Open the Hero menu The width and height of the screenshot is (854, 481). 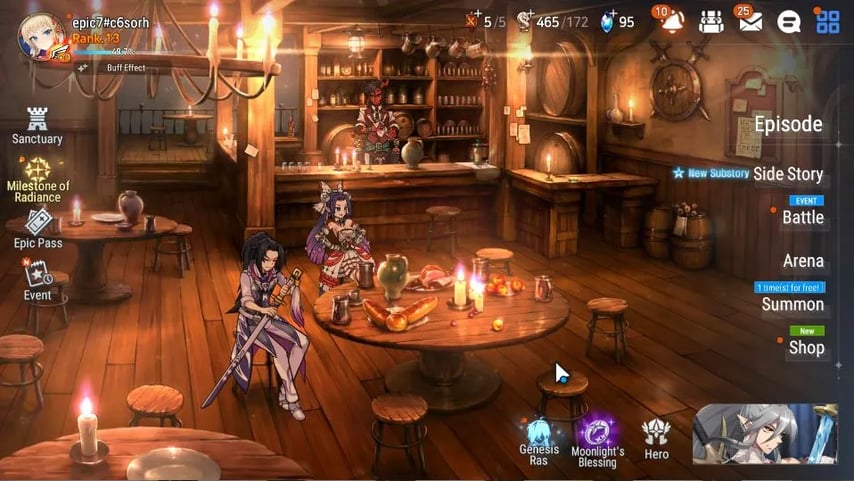point(656,438)
